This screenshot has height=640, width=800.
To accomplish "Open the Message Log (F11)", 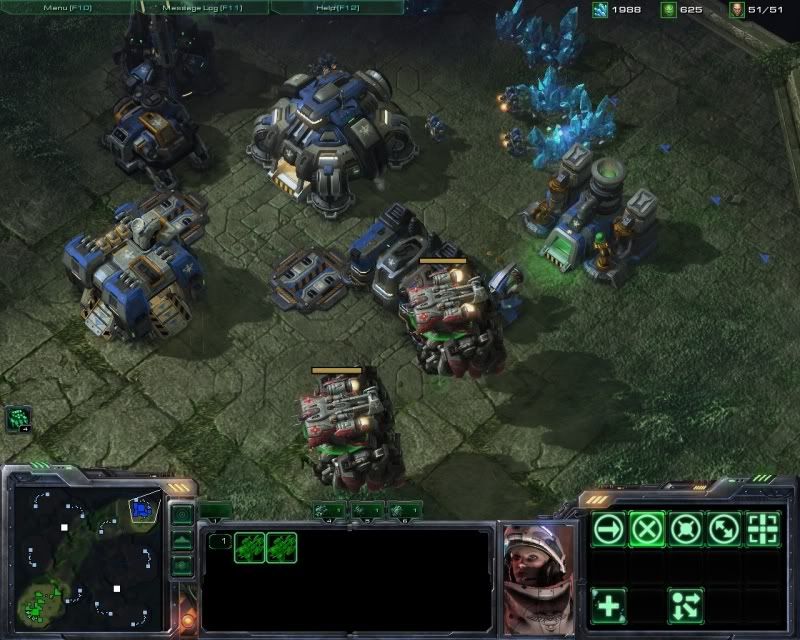I will tap(202, 7).
